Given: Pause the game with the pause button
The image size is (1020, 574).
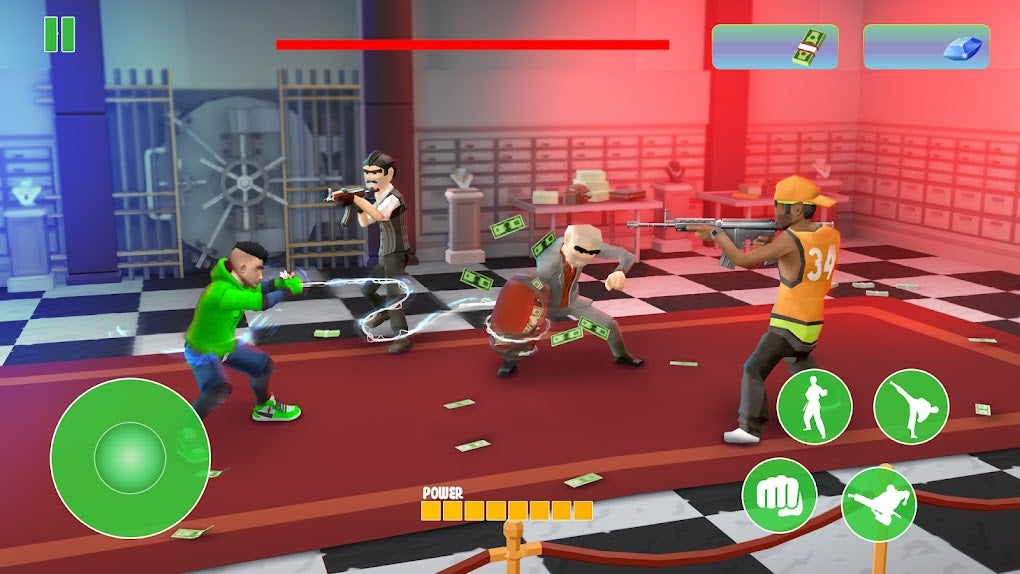Looking at the screenshot, I should pyautogui.click(x=59, y=34).
